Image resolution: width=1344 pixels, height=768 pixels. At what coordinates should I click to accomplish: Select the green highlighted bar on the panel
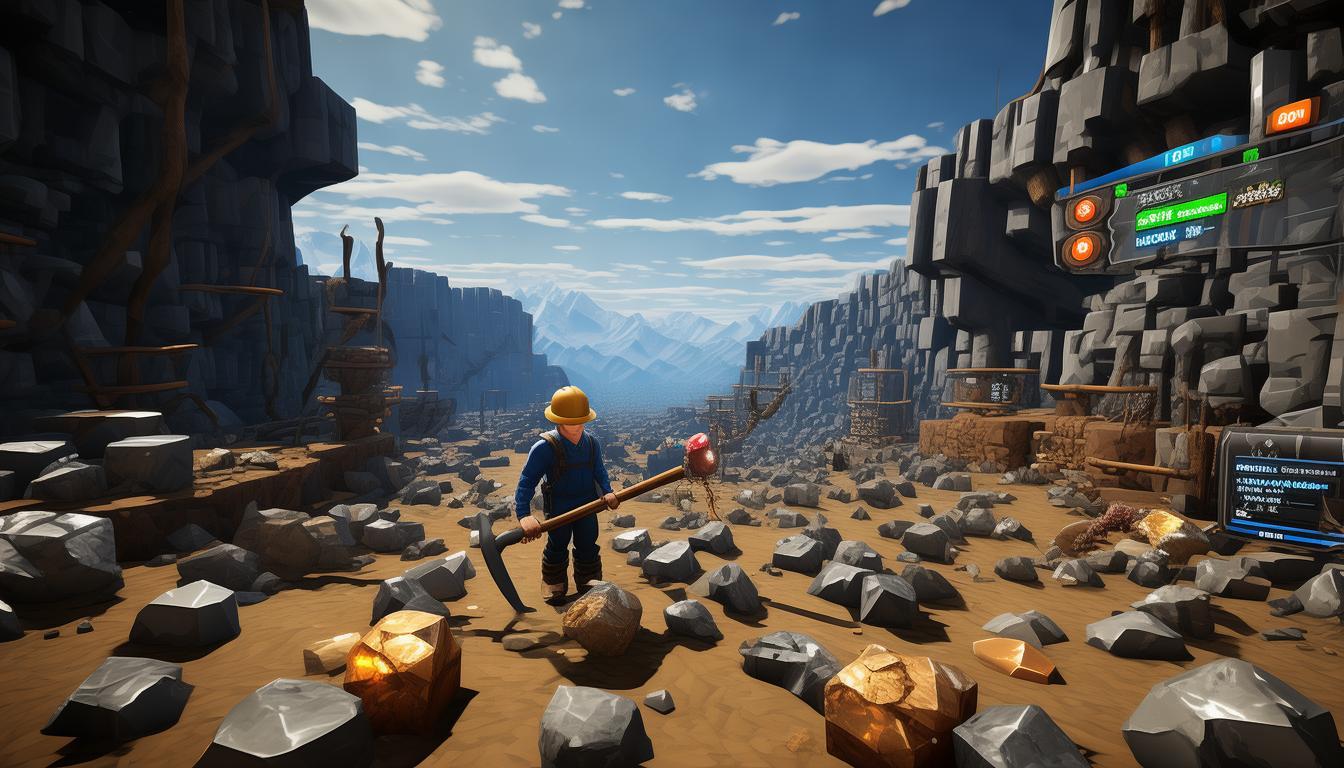coord(1179,212)
